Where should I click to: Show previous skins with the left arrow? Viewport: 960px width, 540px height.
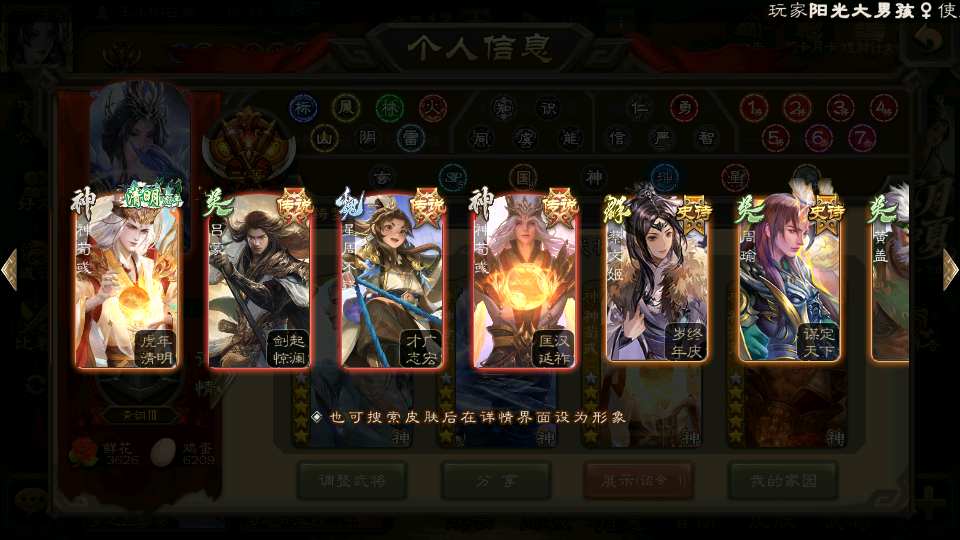tap(10, 269)
